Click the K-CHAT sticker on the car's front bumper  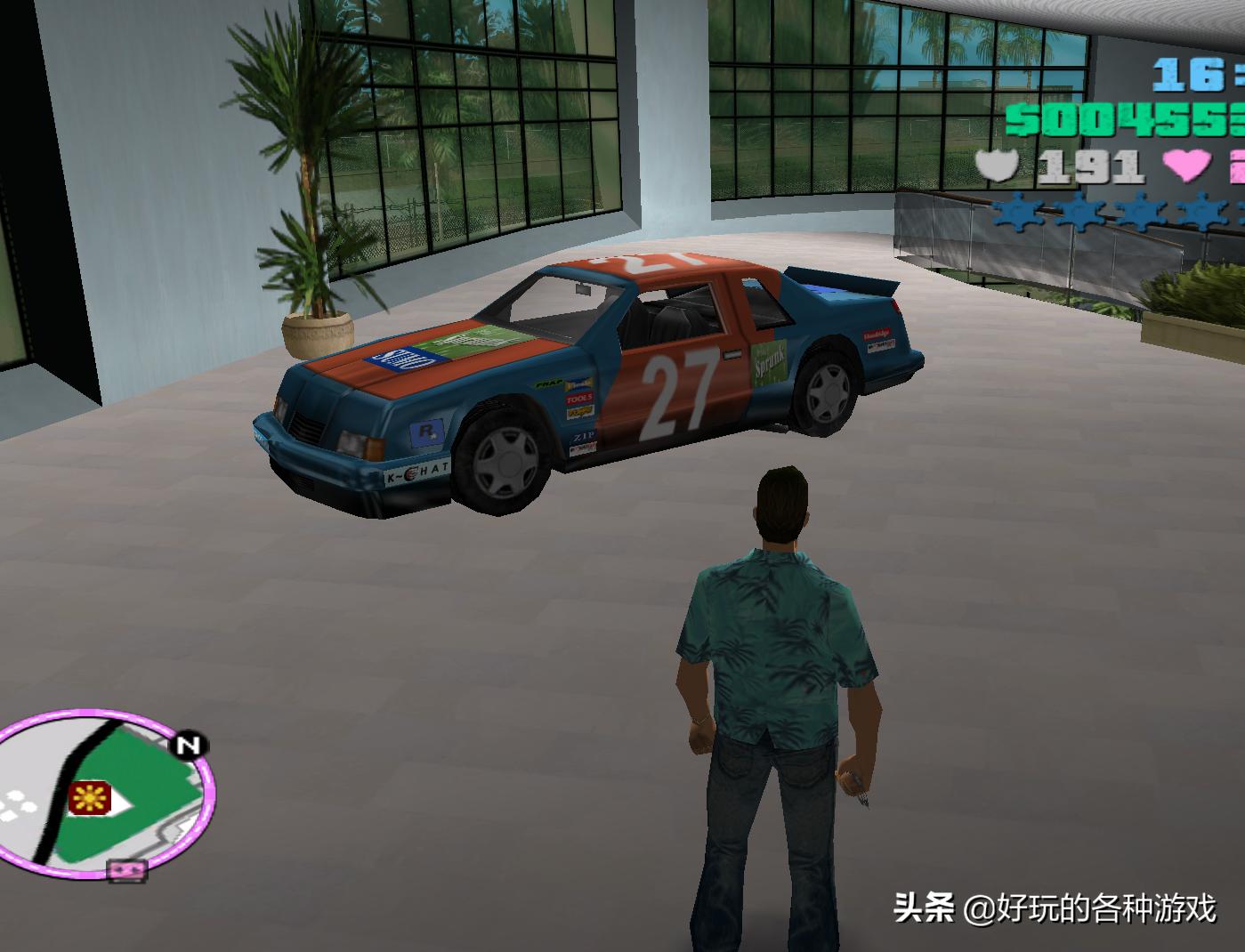pos(415,472)
